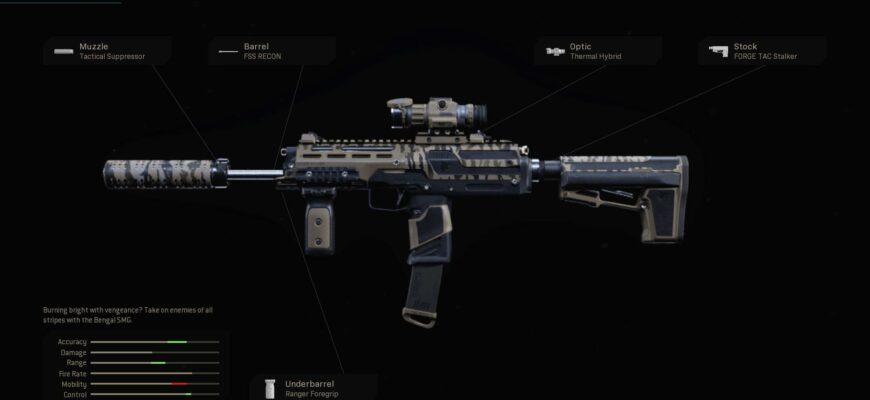The width and height of the screenshot is (870, 400).
Task: Open the Stock FORGE TAC Stalker slot
Action: 763,51
